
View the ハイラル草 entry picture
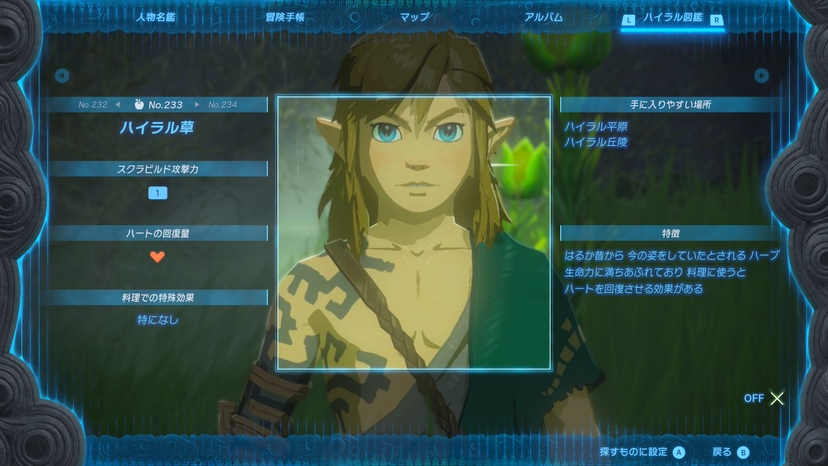(x=413, y=233)
